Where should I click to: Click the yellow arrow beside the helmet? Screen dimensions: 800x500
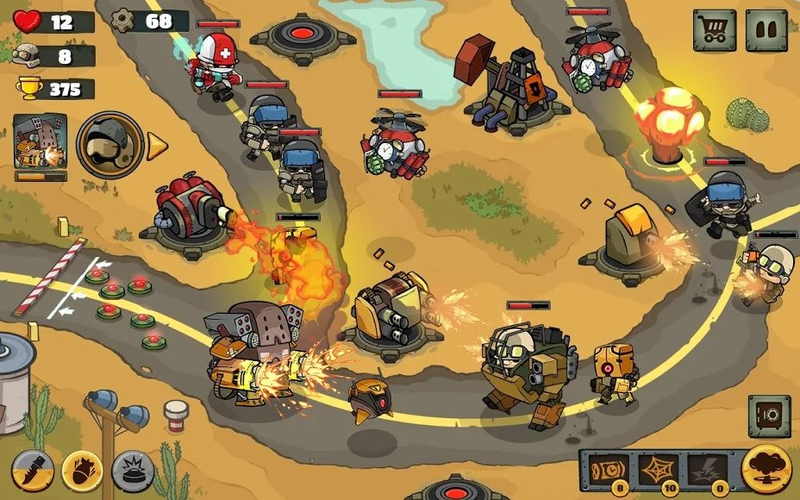[157, 147]
